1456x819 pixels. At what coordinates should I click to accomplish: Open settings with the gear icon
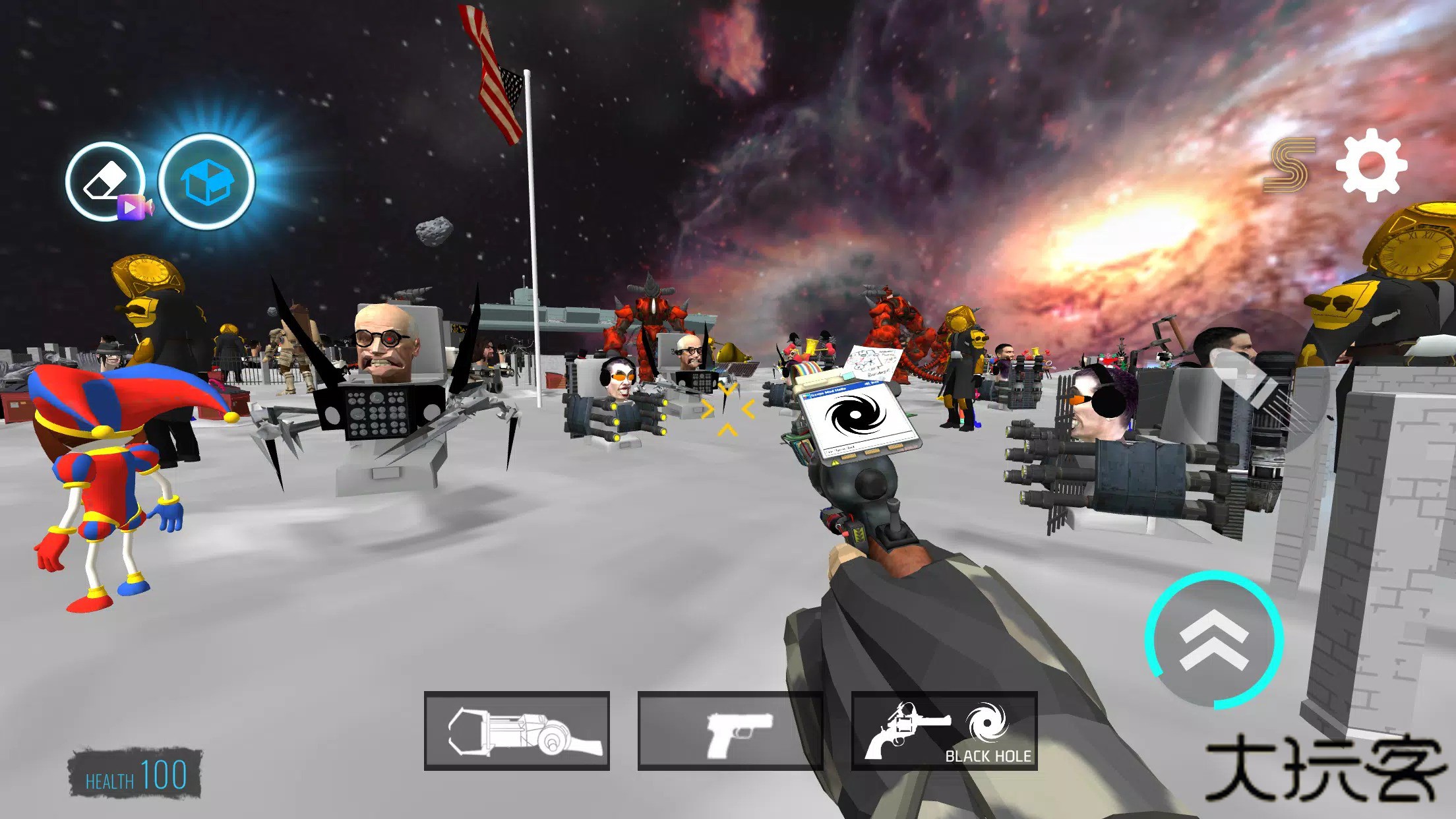[x=1372, y=165]
